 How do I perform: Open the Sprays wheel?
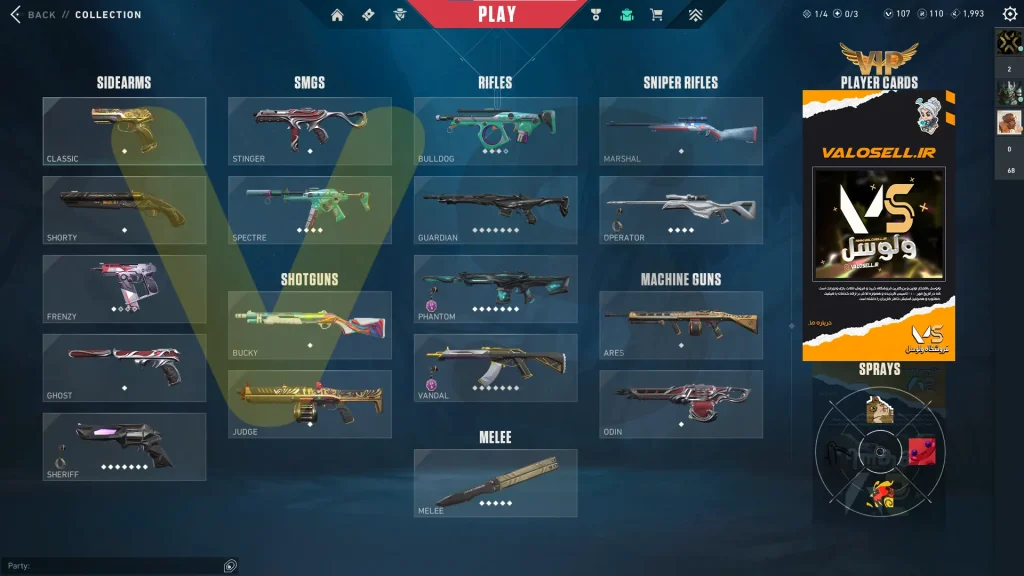pos(878,452)
